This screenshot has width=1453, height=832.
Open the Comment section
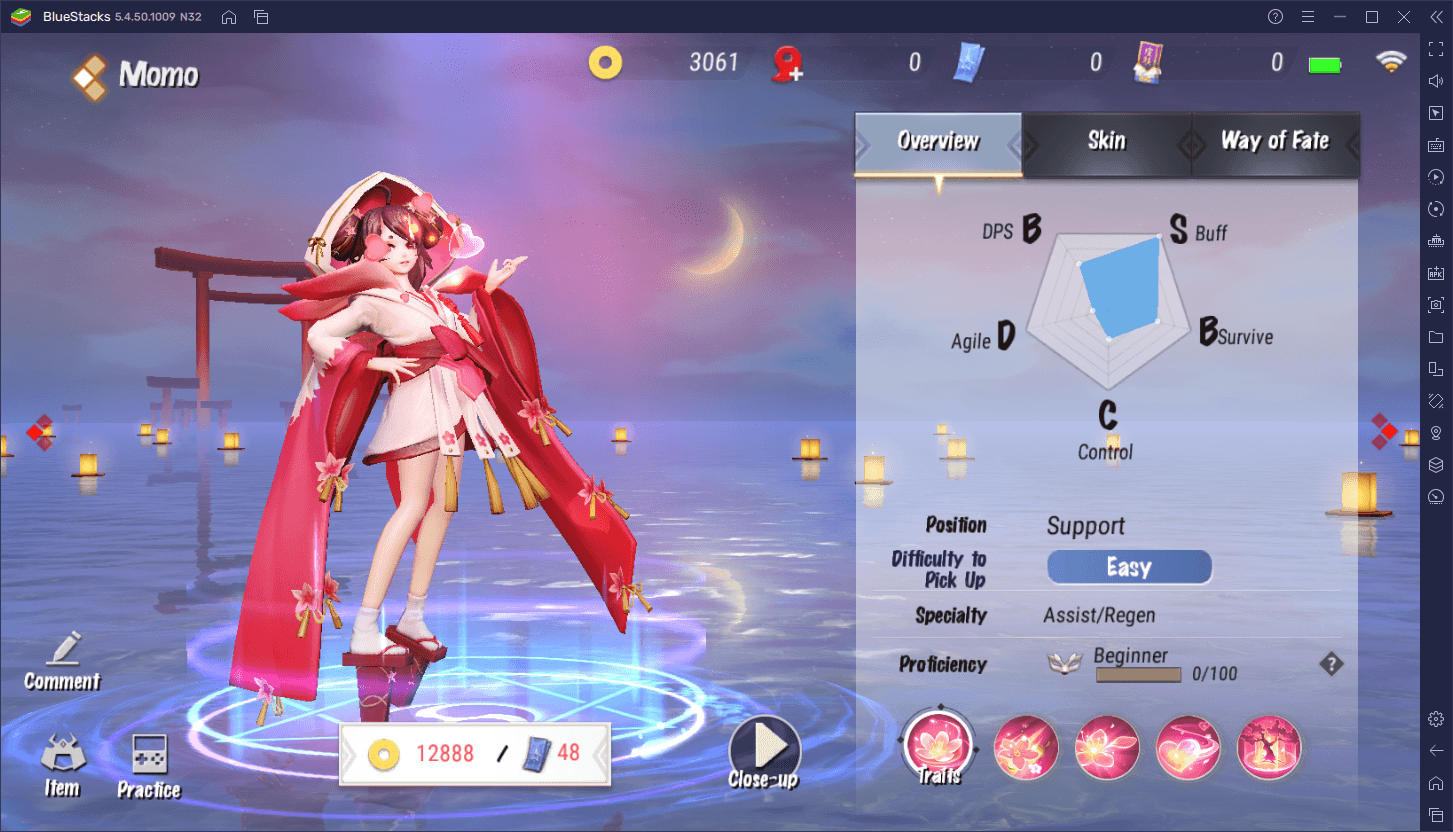click(x=62, y=662)
